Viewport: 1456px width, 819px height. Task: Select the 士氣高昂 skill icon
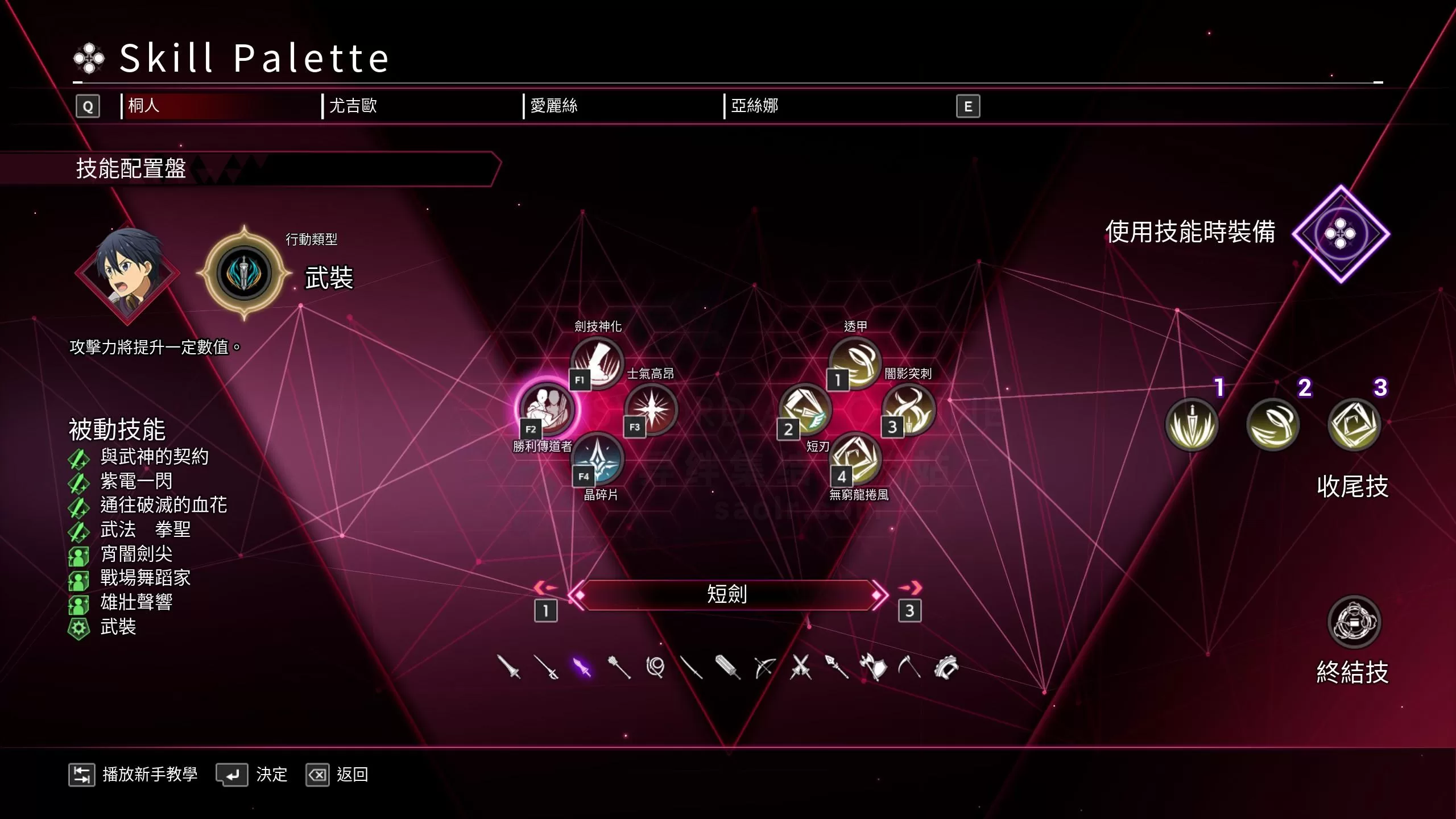pyautogui.click(x=651, y=408)
